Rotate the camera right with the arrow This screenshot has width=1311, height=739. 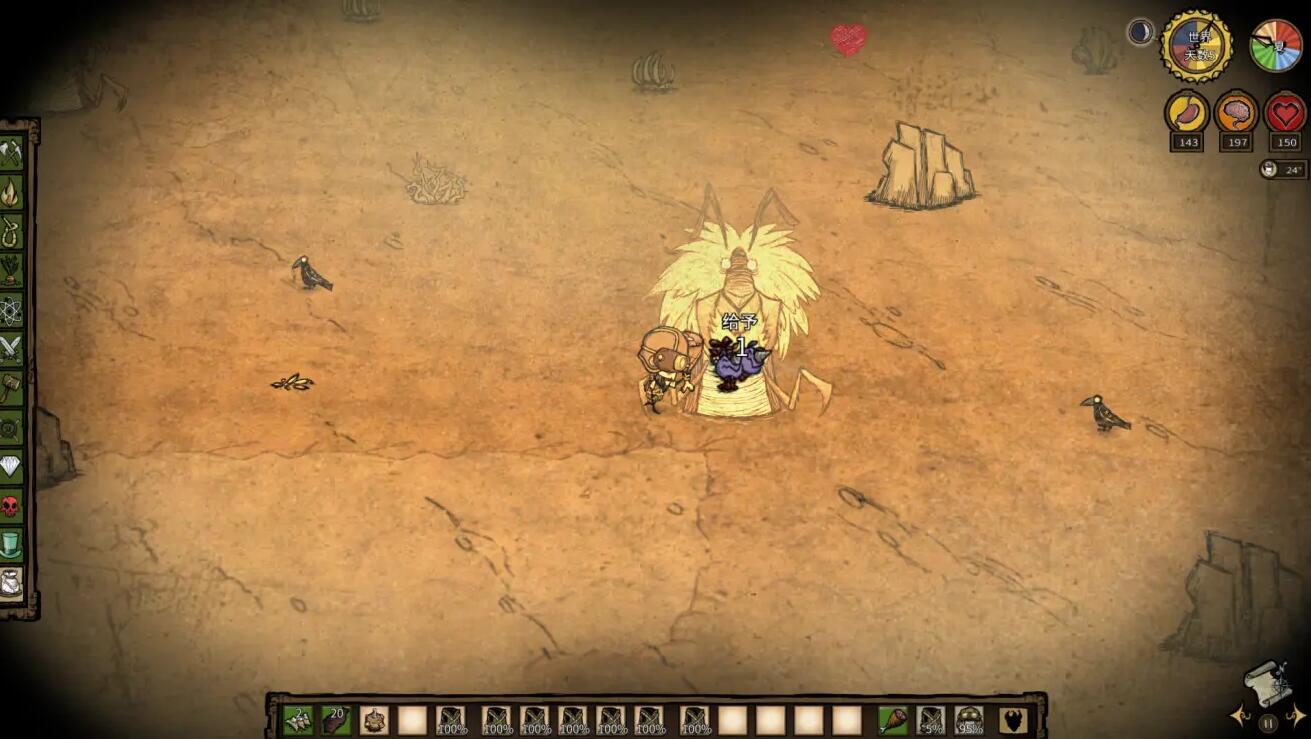(x=1296, y=715)
